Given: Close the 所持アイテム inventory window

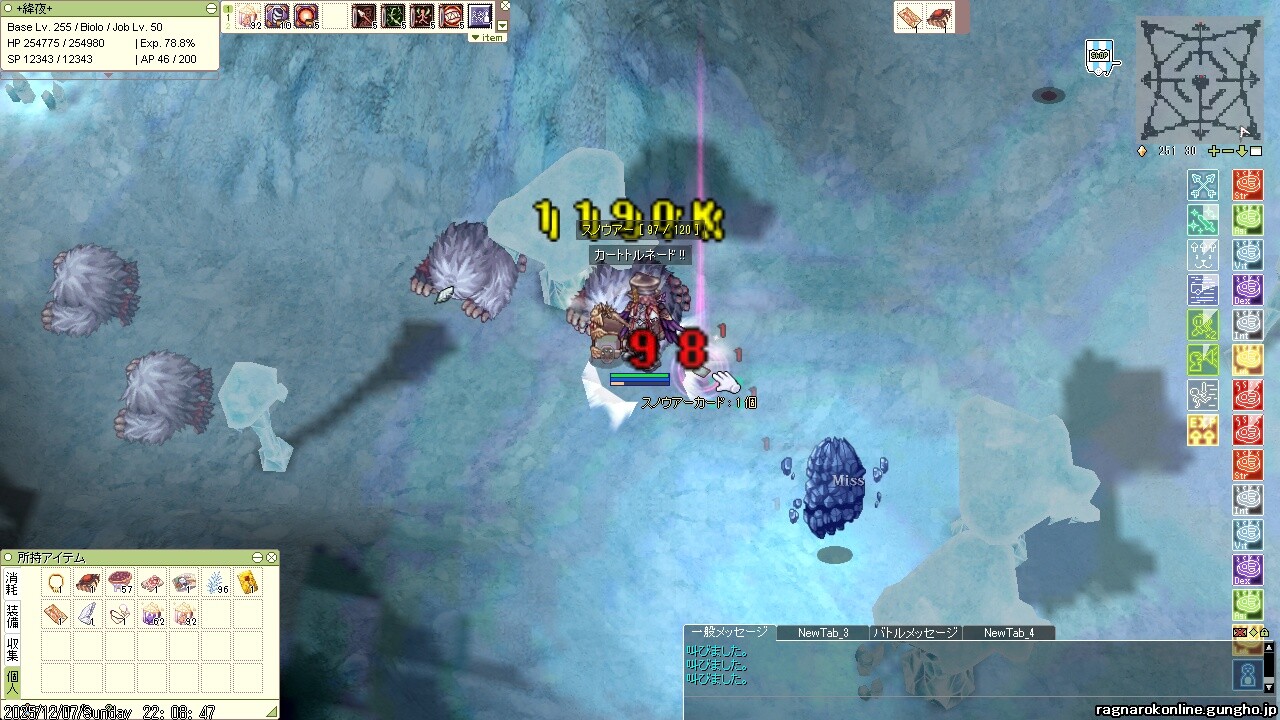Looking at the screenshot, I should [271, 557].
